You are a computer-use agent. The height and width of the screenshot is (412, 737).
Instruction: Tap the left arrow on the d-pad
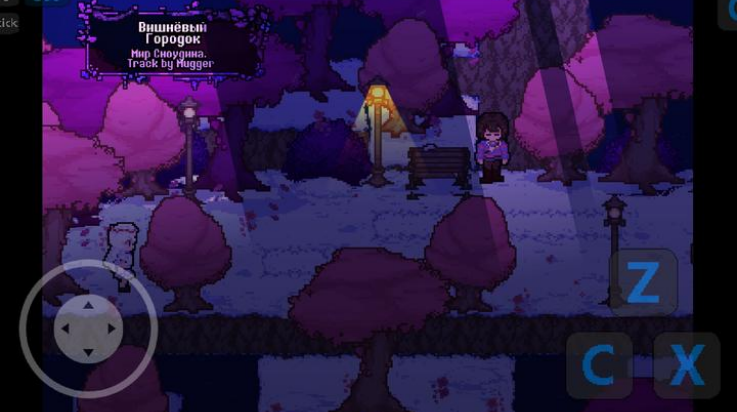[64, 328]
